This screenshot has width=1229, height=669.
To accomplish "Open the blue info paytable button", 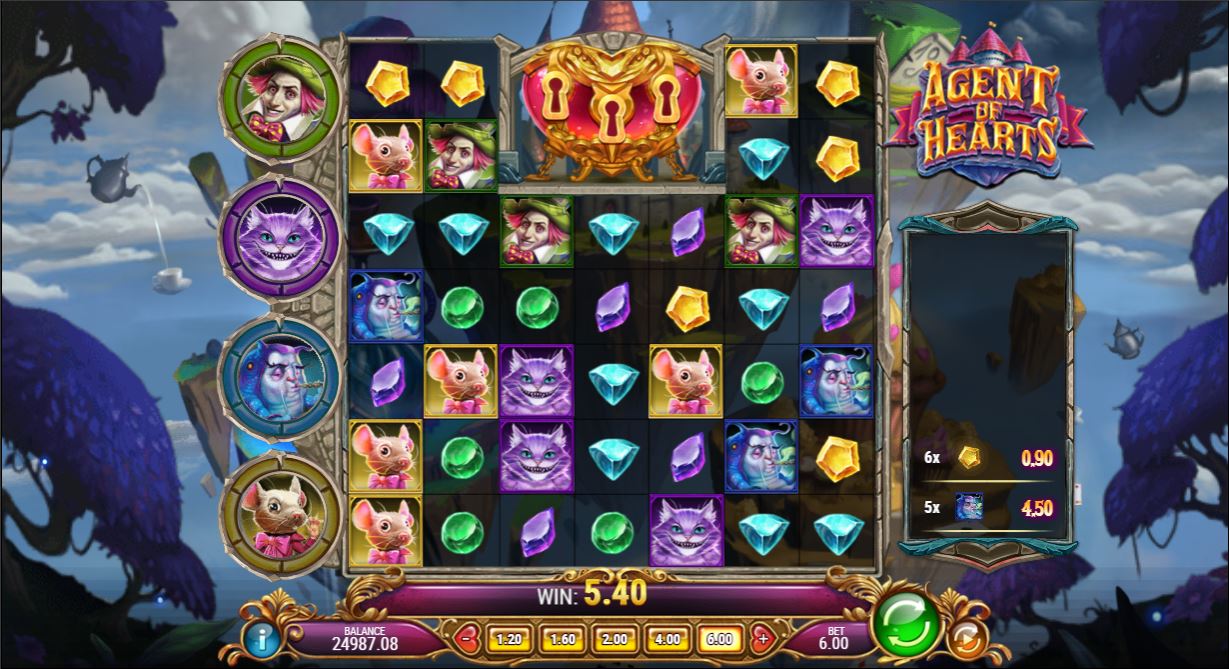I will tap(262, 638).
